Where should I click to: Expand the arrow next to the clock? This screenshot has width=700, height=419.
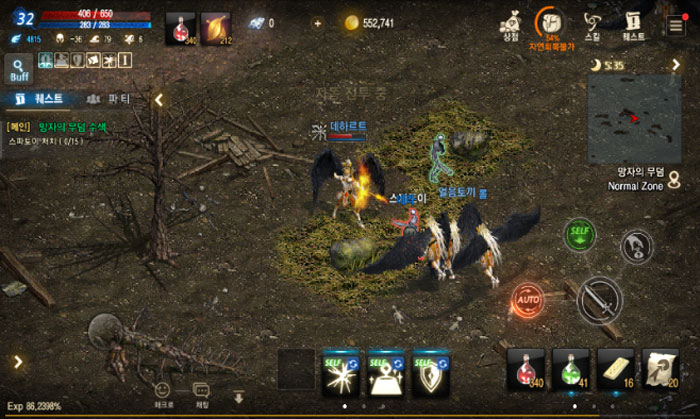[x=675, y=65]
